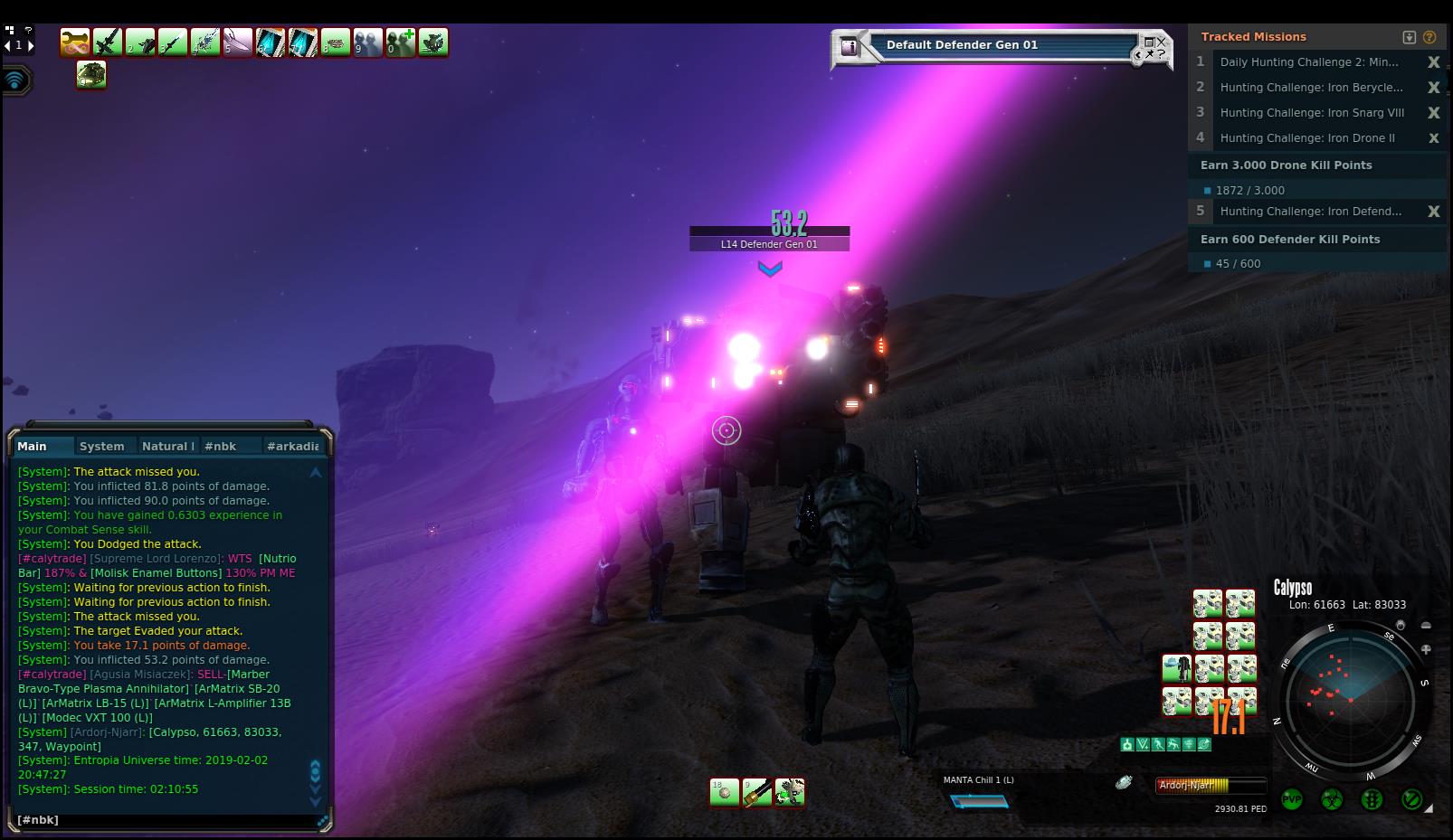This screenshot has width=1453, height=840.
Task: Switch to the Main chat tab
Action: 32,446
